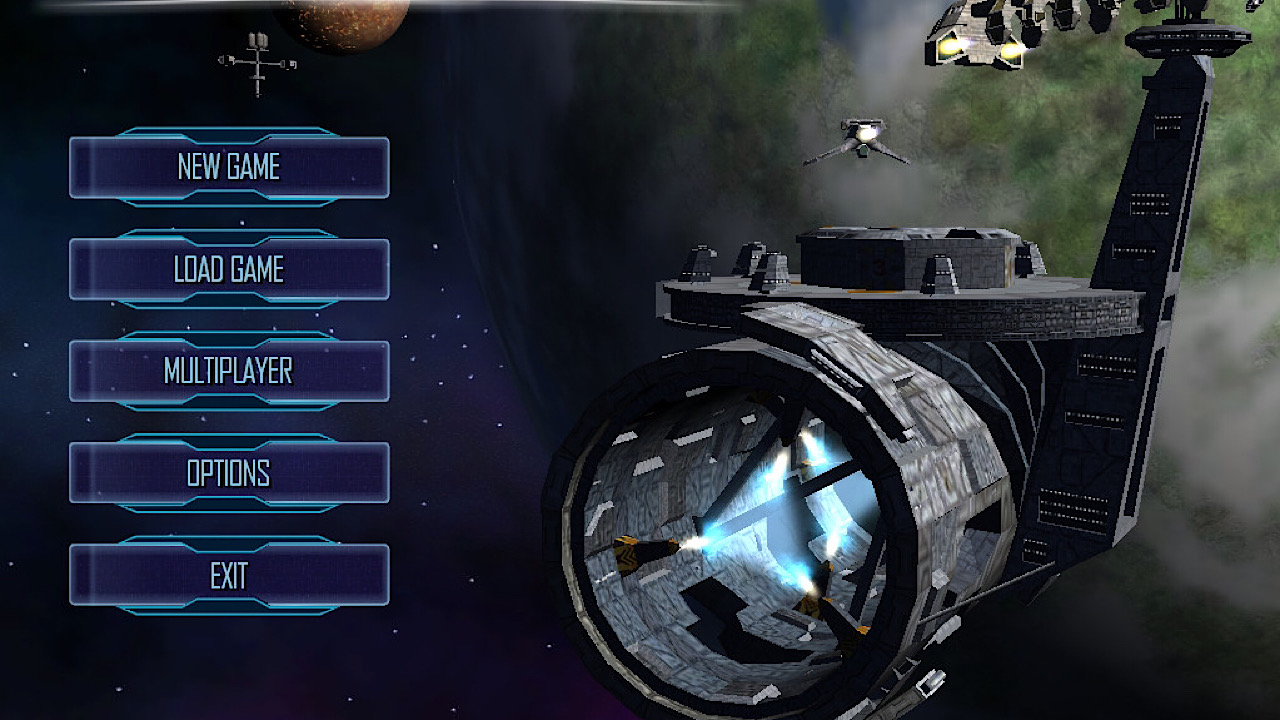
Task: Open the Load Game menu
Action: coord(229,269)
